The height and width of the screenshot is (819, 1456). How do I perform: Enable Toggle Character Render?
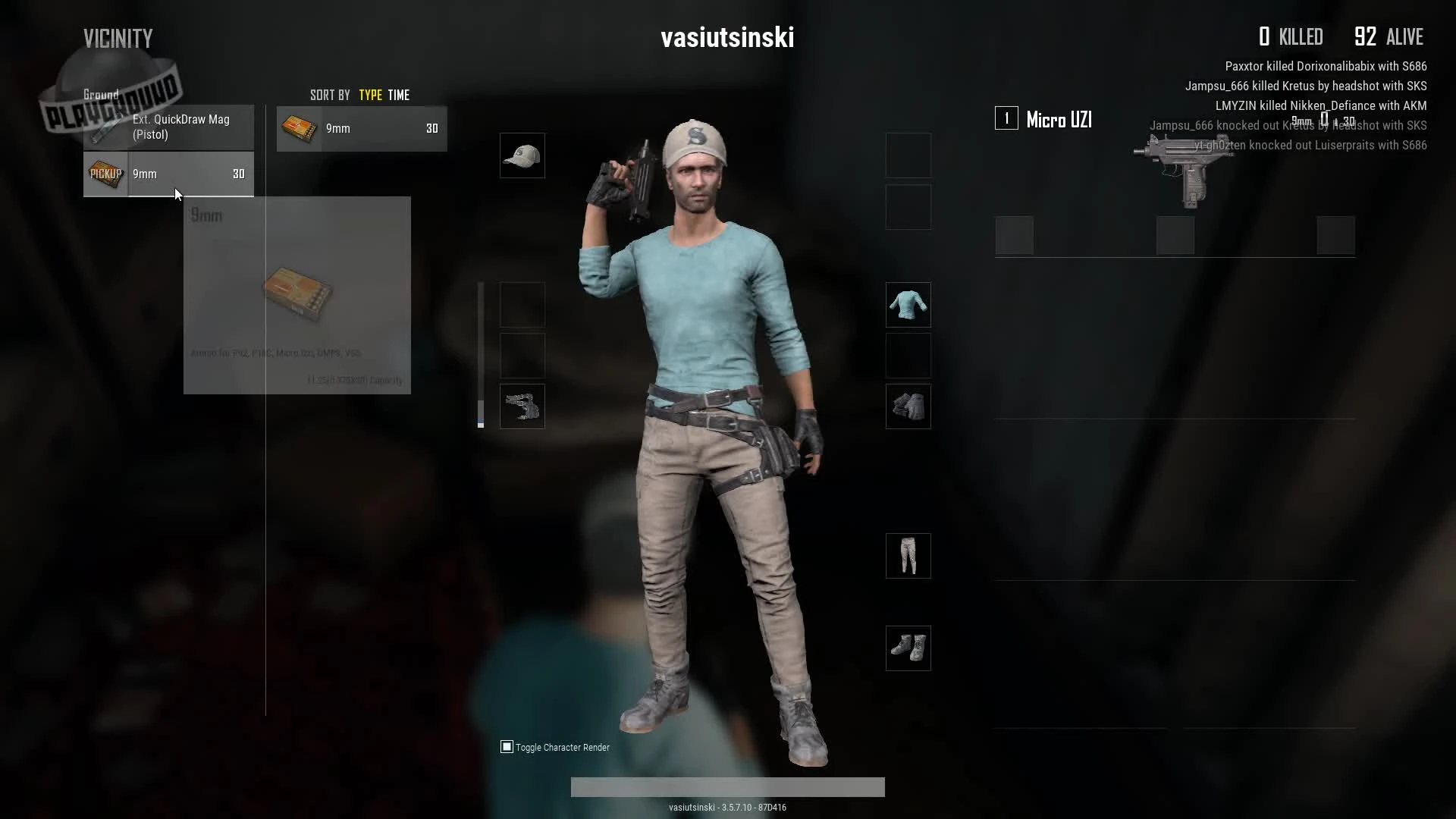coord(506,747)
